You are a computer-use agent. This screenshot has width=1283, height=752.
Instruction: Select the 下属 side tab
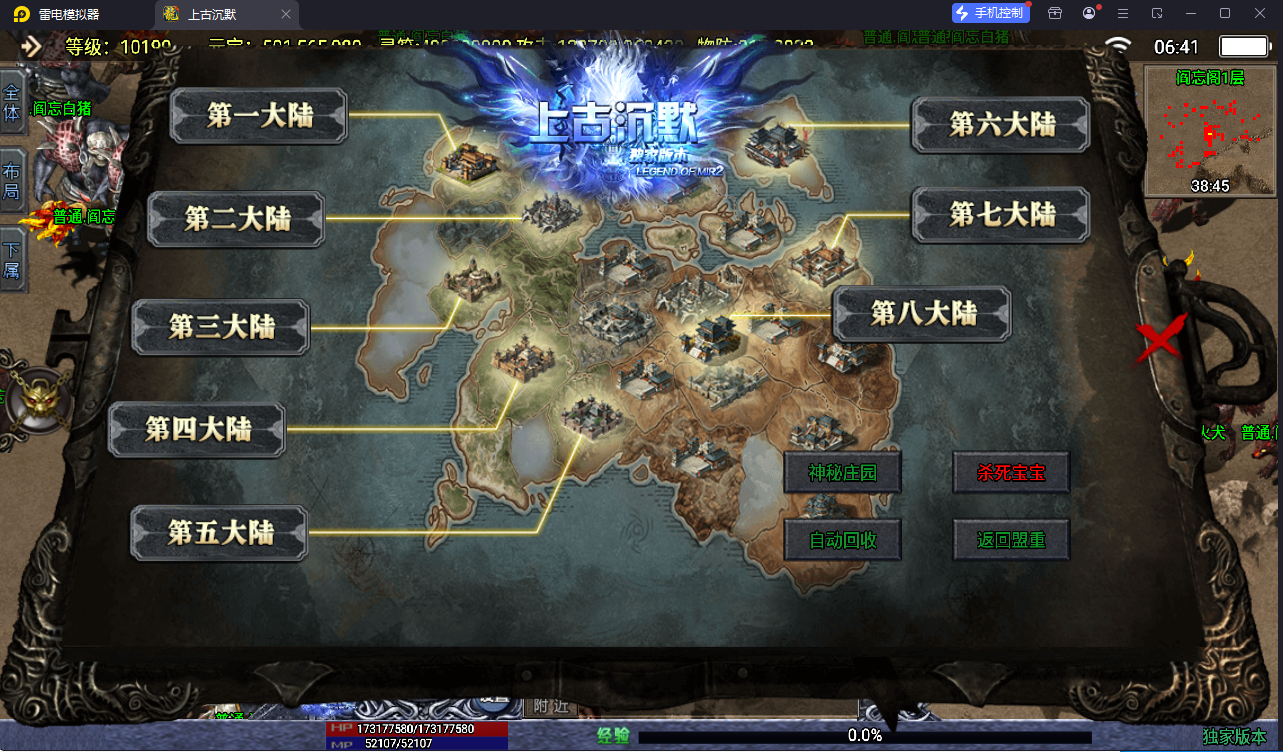tap(12, 259)
